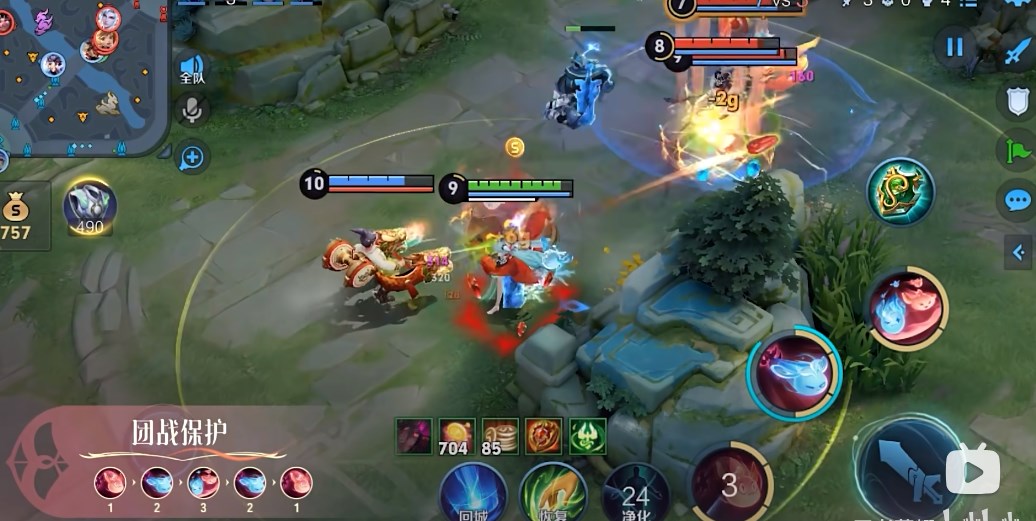This screenshot has height=521, width=1036.
Task: Collapse the side panel with the arrow
Action: tap(1019, 251)
